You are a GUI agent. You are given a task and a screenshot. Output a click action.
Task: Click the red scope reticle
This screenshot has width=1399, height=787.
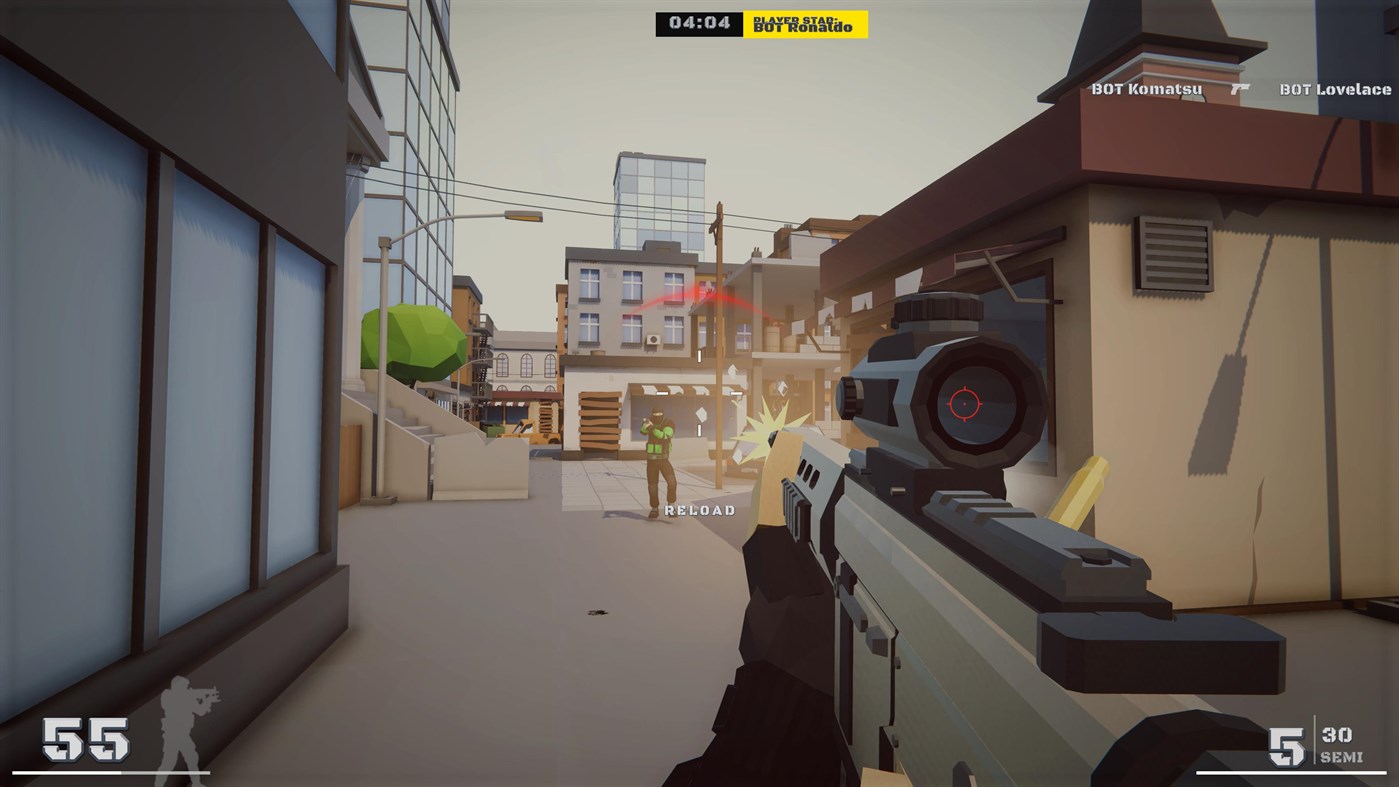pyautogui.click(x=963, y=404)
